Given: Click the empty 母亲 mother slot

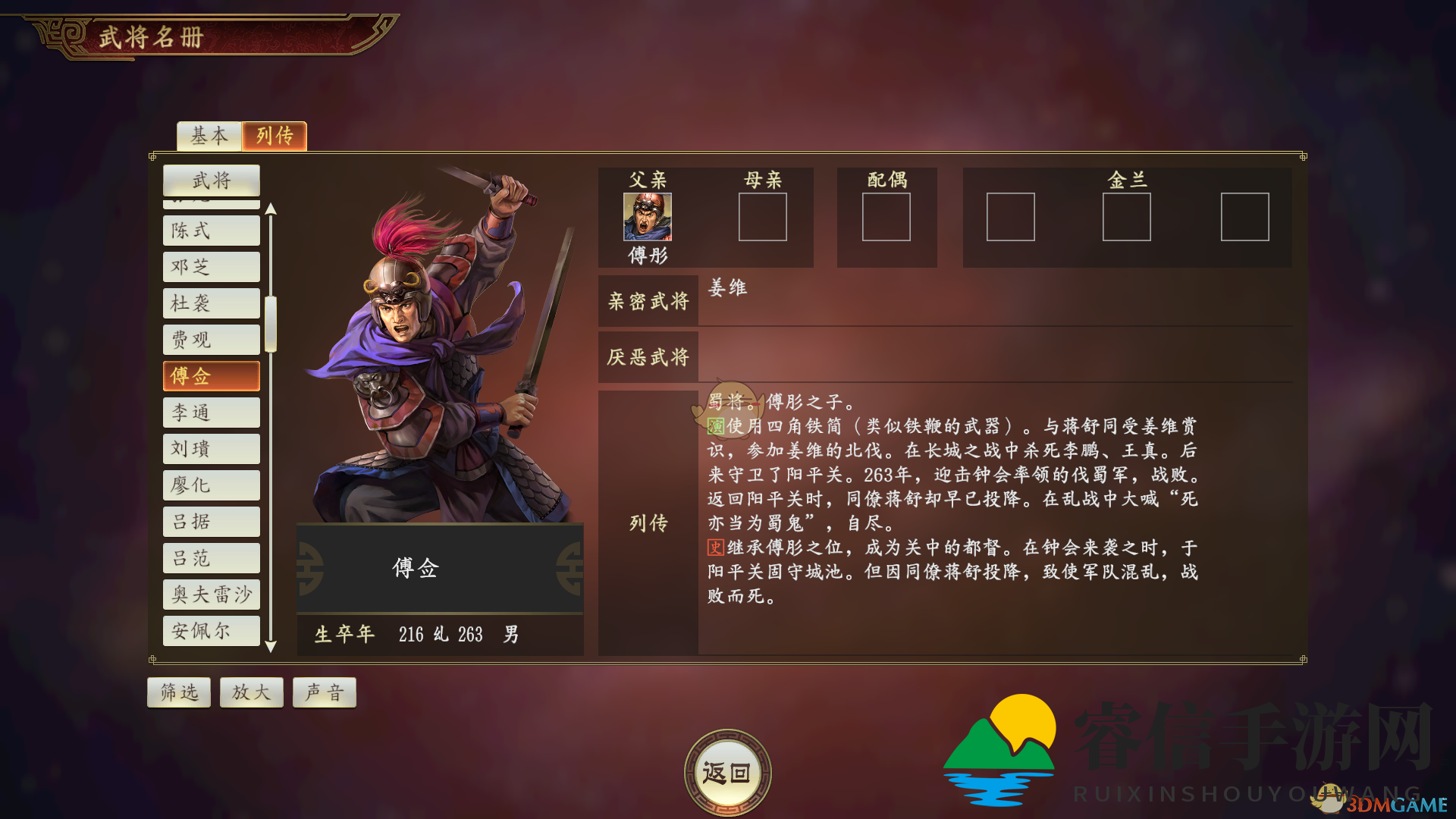Looking at the screenshot, I should (x=762, y=218).
